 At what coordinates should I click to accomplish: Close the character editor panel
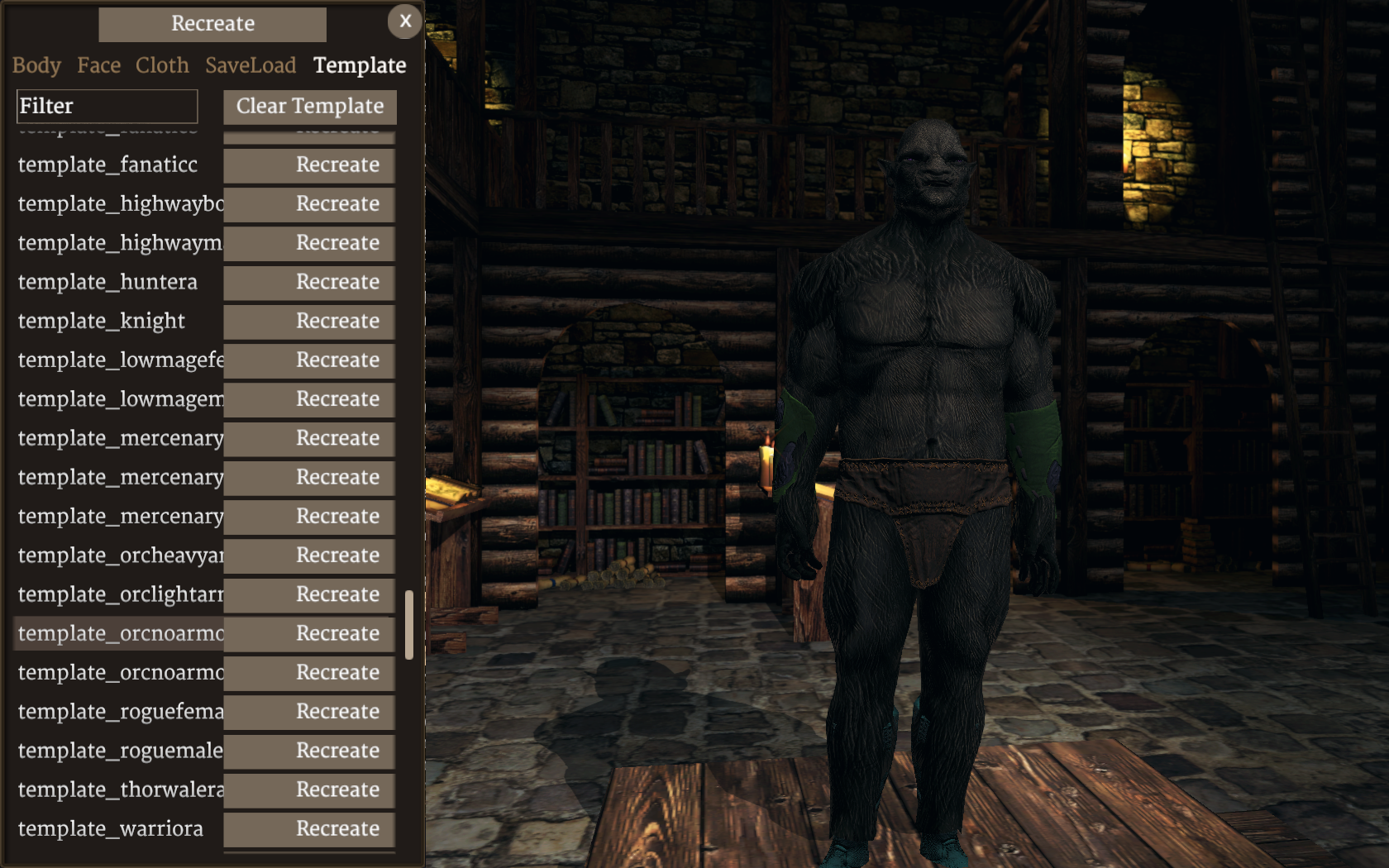(x=405, y=21)
